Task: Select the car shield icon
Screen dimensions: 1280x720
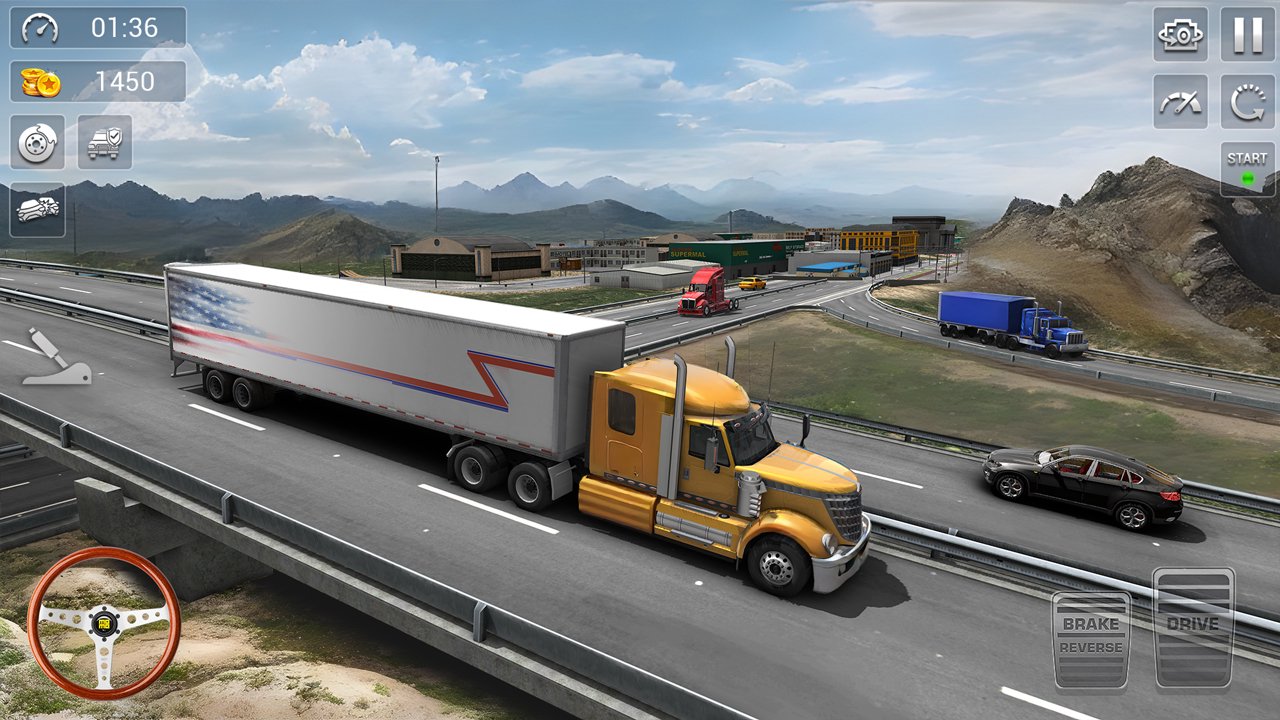Action: (x=104, y=142)
